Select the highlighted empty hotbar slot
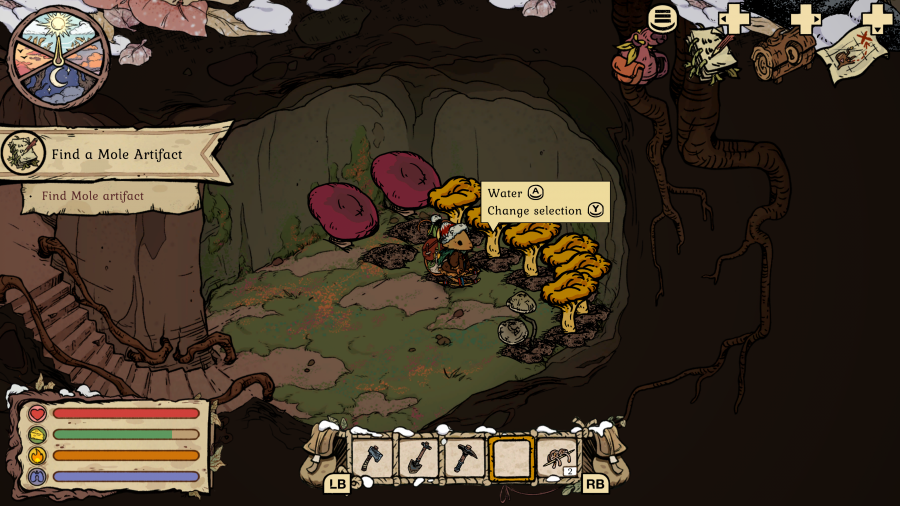The height and width of the screenshot is (506, 900). pyautogui.click(x=511, y=458)
